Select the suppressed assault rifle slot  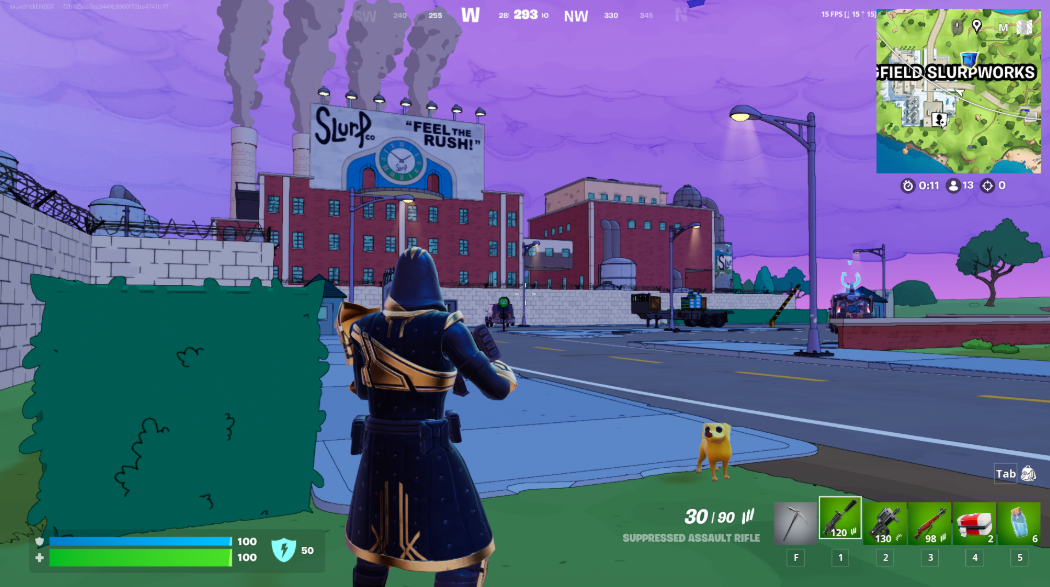[x=839, y=519]
